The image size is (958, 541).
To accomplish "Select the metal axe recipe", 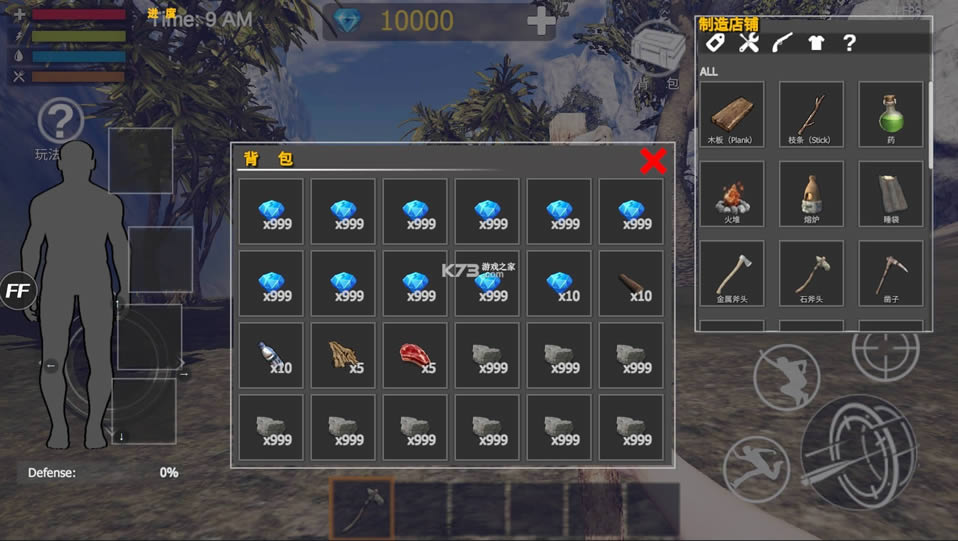I will pyautogui.click(x=732, y=273).
